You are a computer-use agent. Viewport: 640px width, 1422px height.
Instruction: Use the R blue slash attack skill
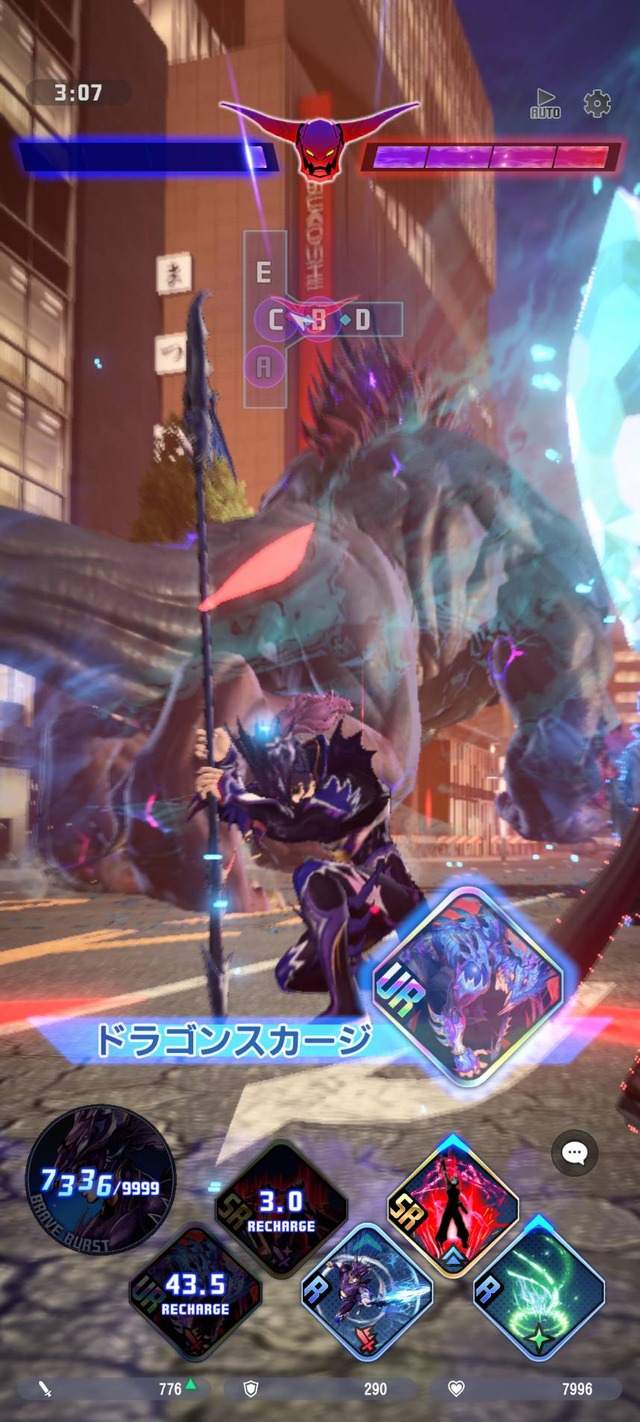tap(367, 1291)
